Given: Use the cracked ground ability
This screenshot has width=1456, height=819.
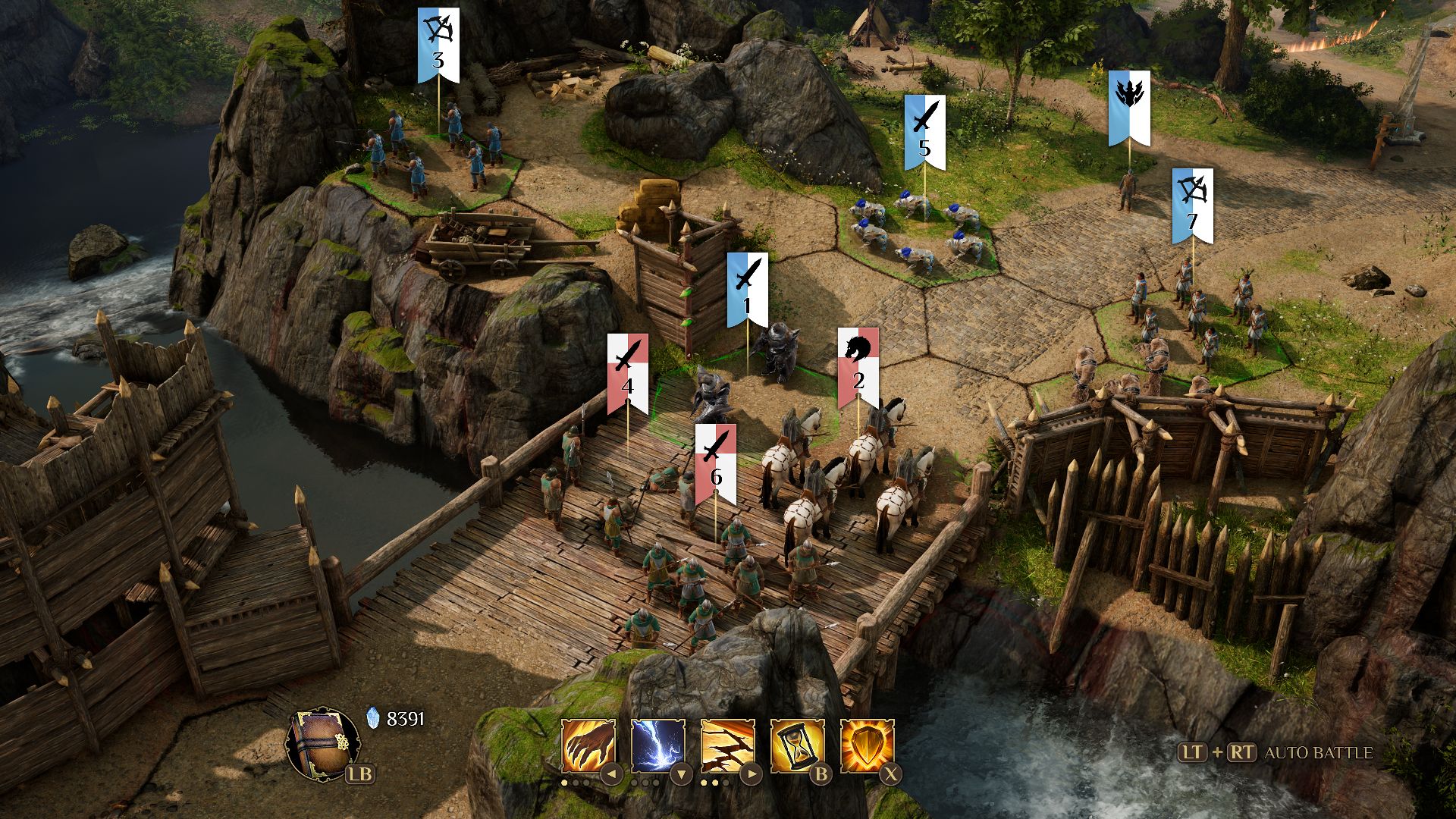Looking at the screenshot, I should (727, 746).
